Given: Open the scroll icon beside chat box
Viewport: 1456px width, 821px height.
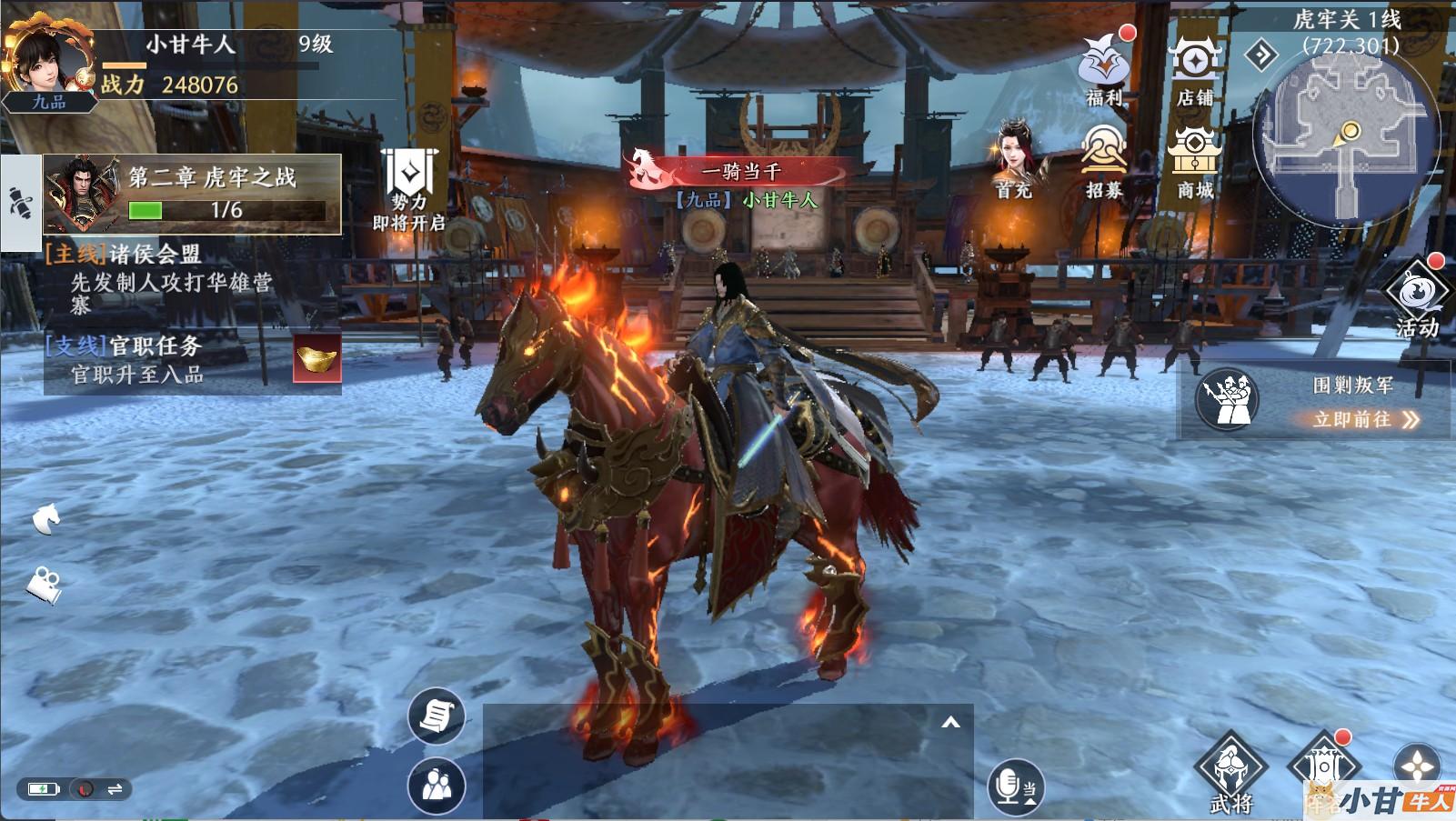Looking at the screenshot, I should [436, 716].
